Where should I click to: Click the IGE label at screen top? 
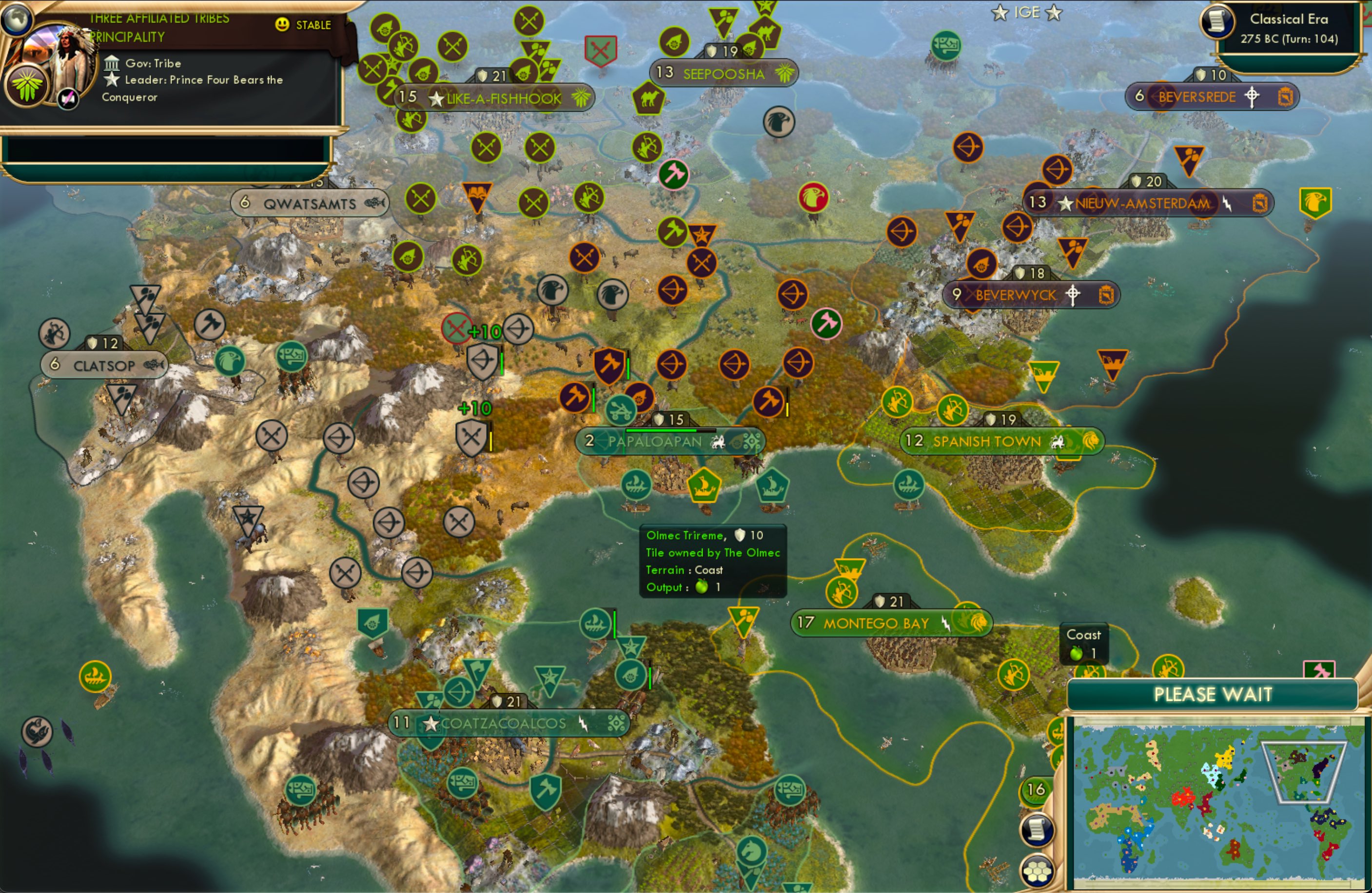click(x=1028, y=12)
